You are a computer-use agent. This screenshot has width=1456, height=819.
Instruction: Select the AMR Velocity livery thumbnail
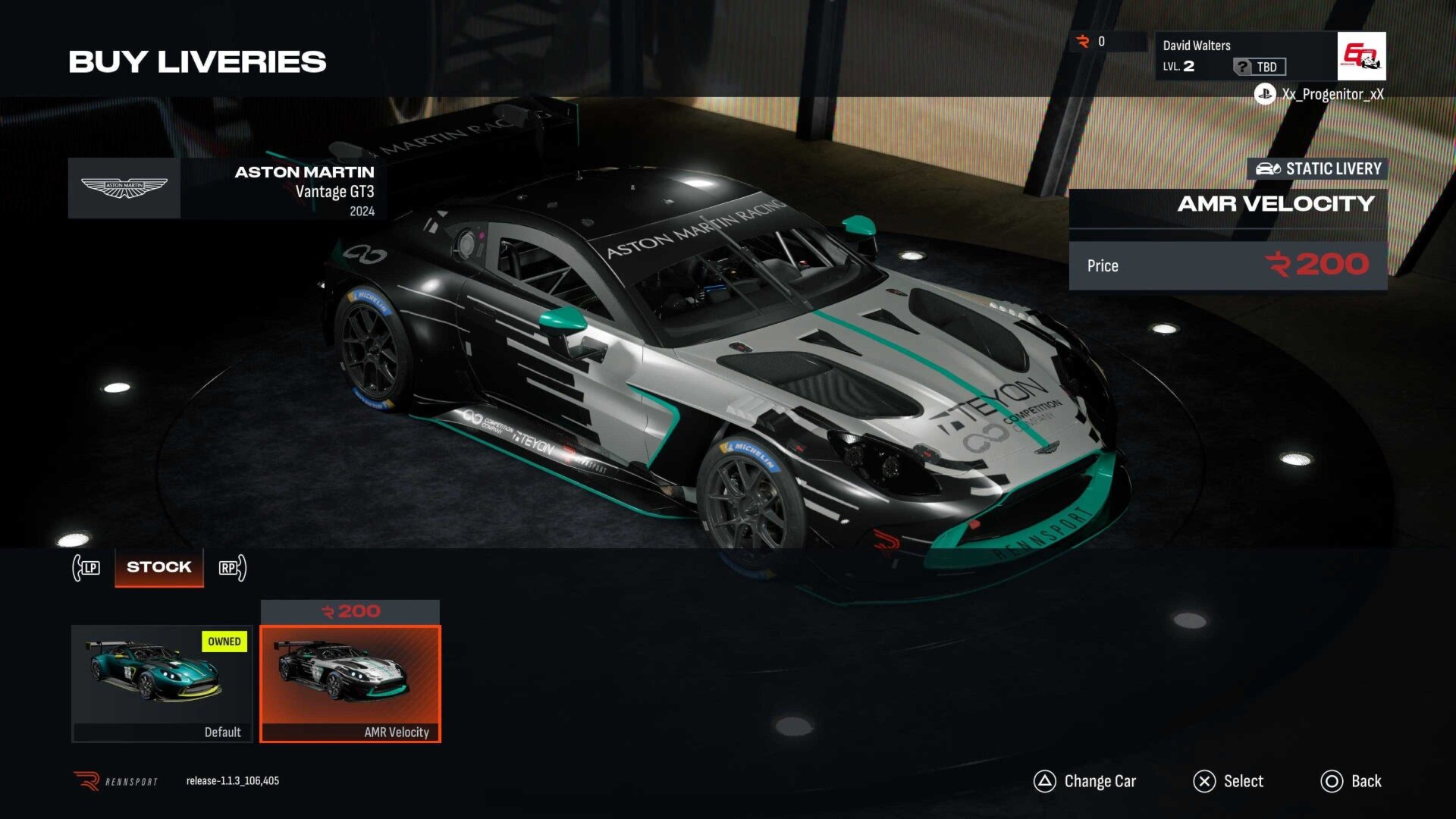[x=350, y=682]
